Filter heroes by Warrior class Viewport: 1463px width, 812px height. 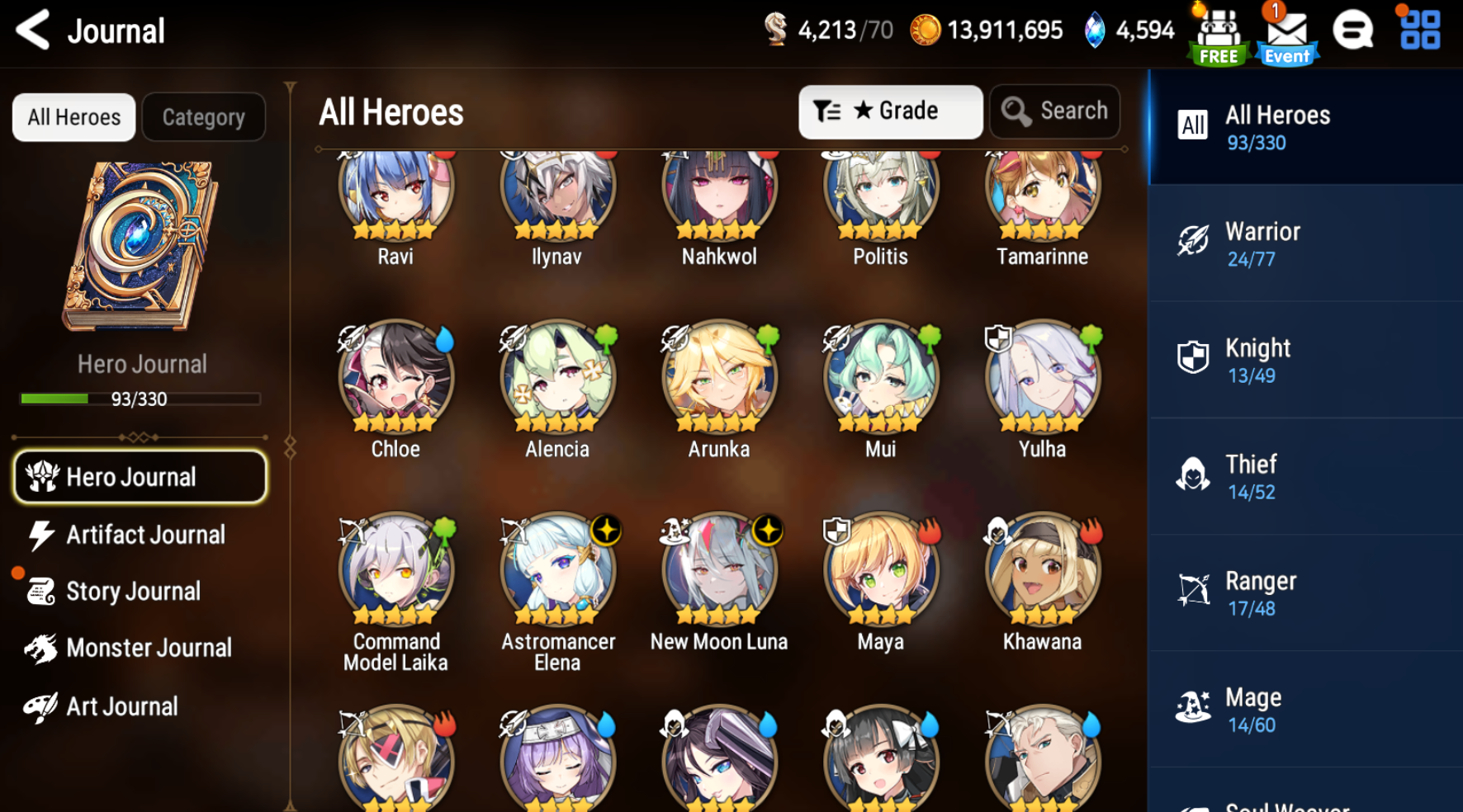pos(1304,244)
